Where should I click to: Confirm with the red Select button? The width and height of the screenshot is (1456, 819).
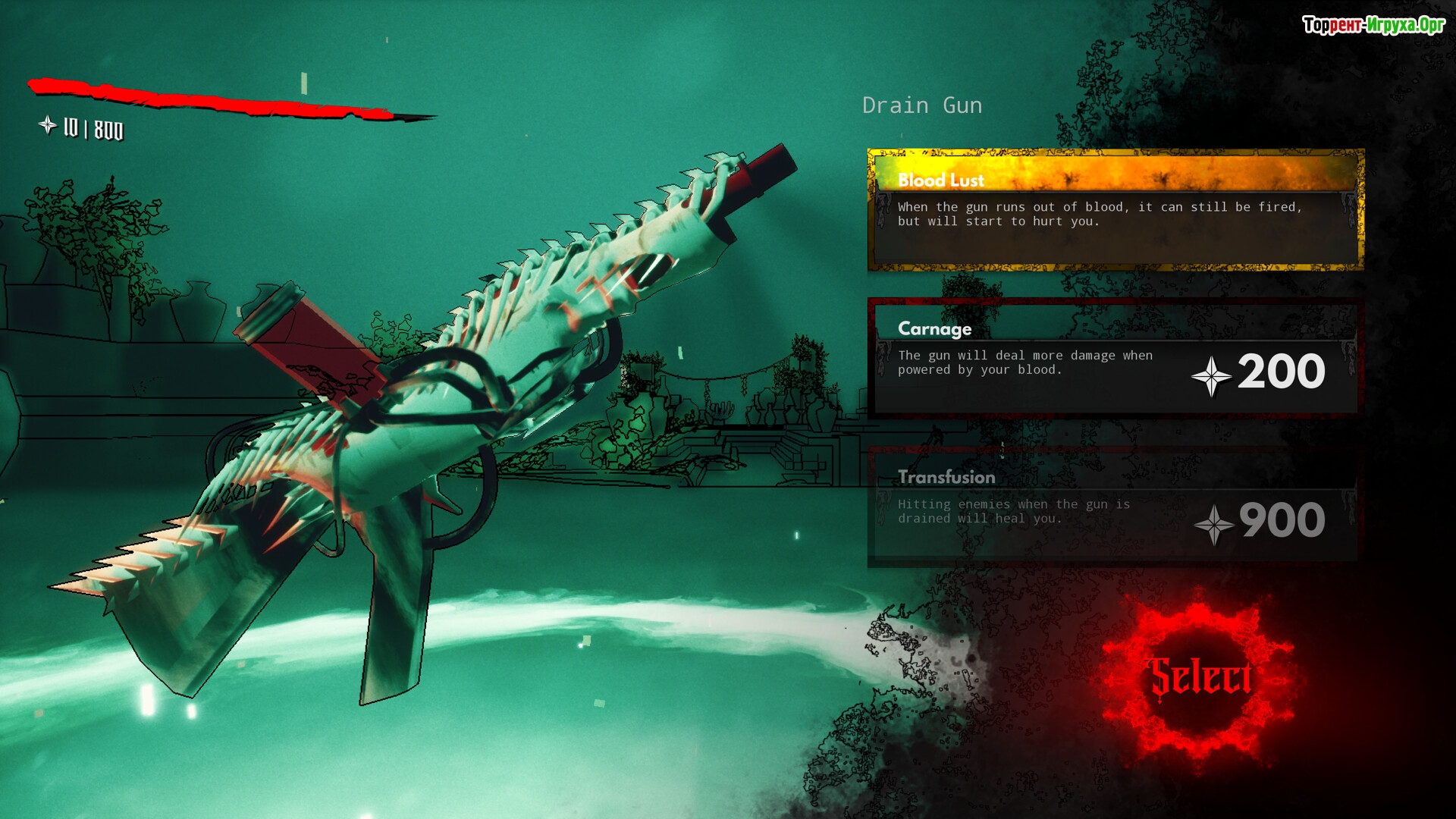coord(1200,676)
